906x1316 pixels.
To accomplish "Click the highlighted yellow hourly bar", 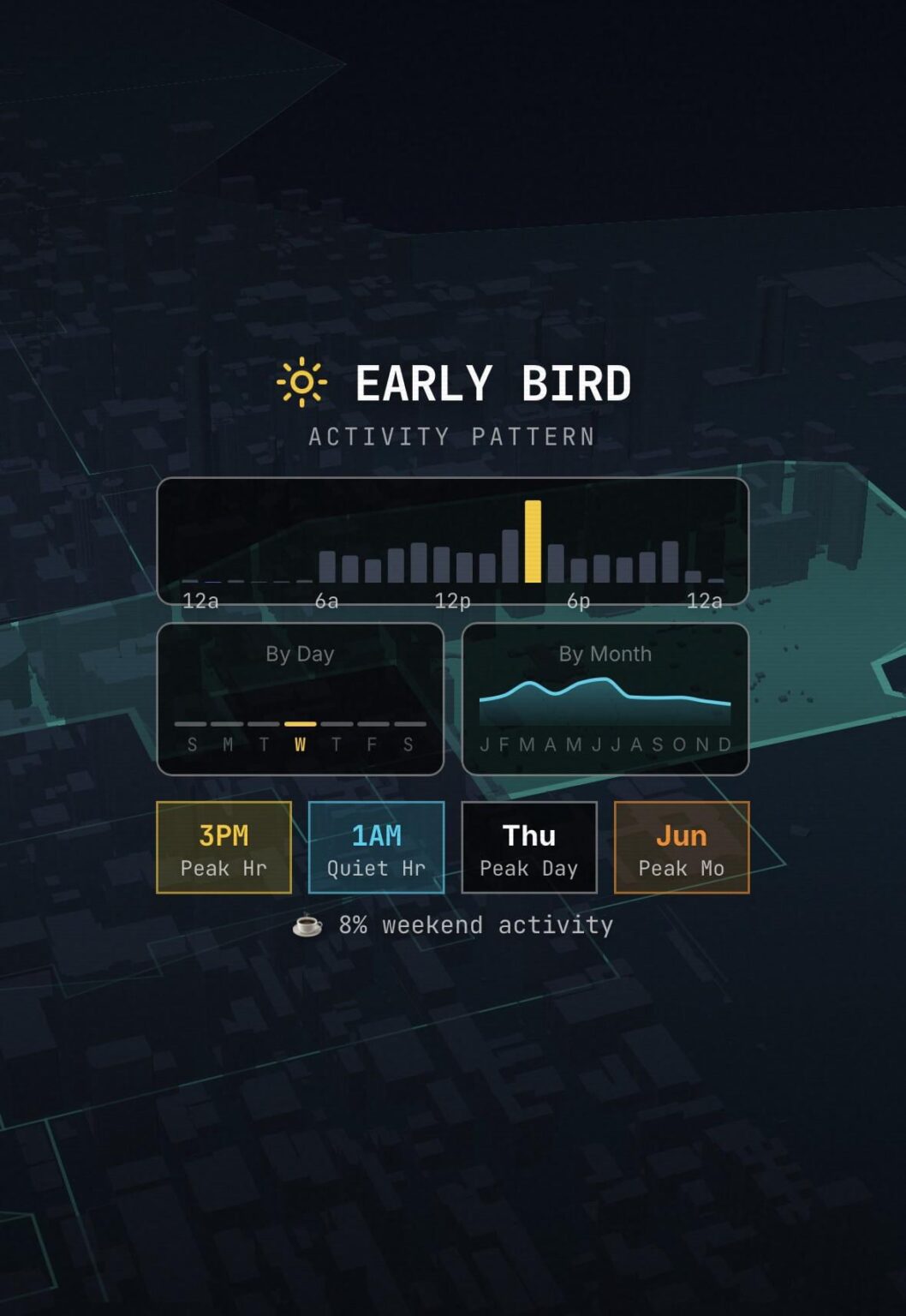I will 533,541.
